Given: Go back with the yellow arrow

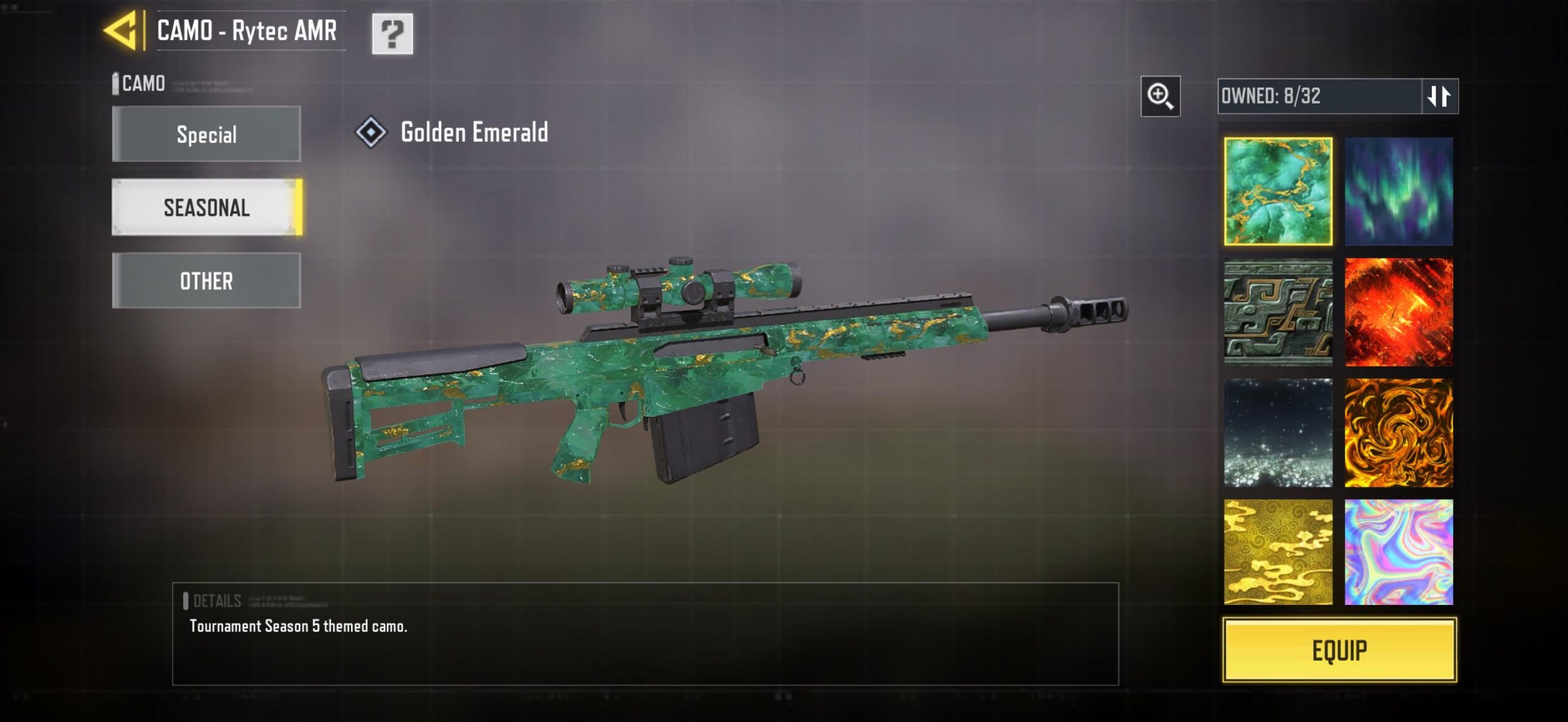Looking at the screenshot, I should [x=121, y=31].
